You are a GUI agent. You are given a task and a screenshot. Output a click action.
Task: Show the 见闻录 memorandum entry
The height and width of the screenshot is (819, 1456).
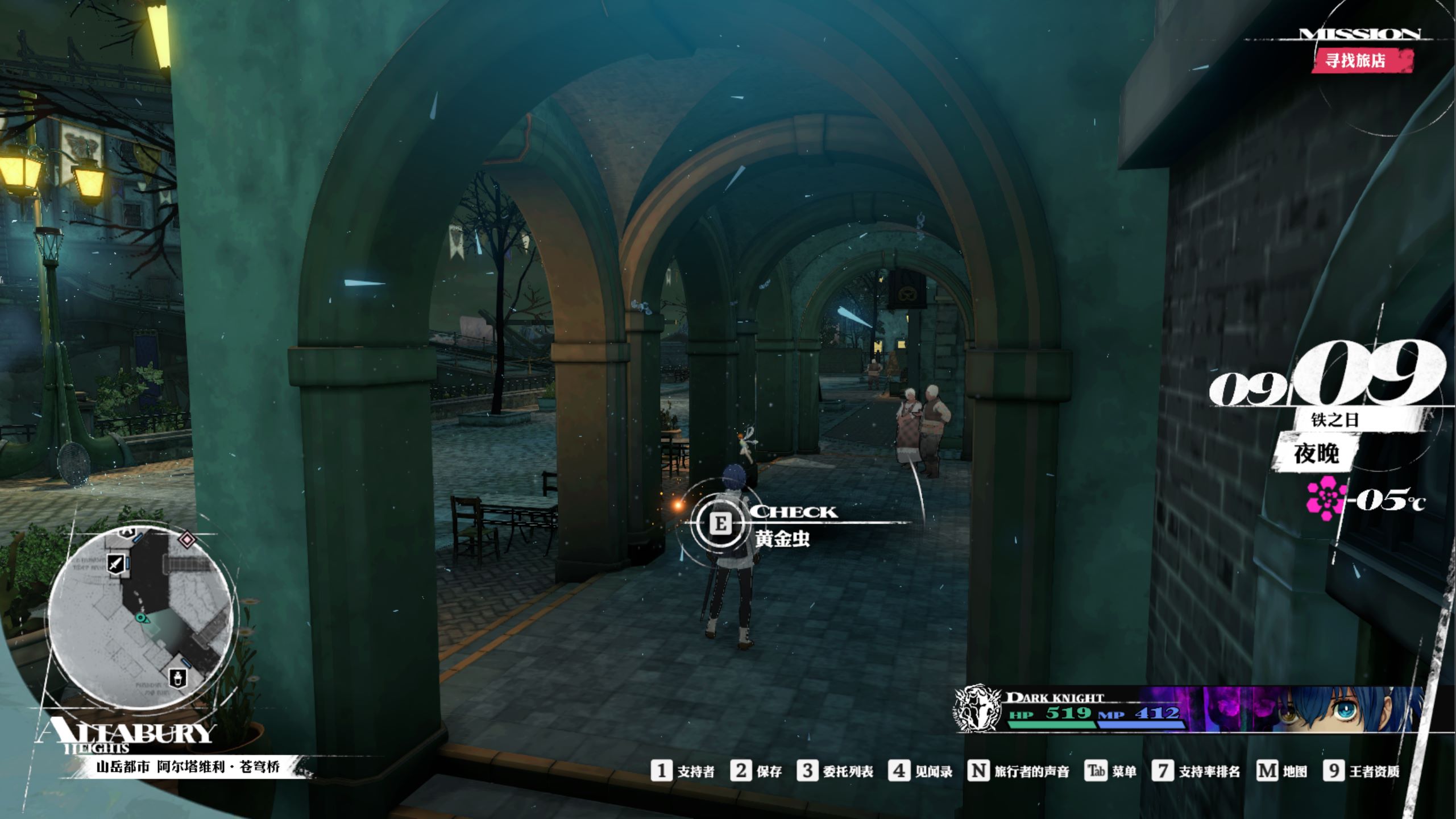[x=920, y=771]
